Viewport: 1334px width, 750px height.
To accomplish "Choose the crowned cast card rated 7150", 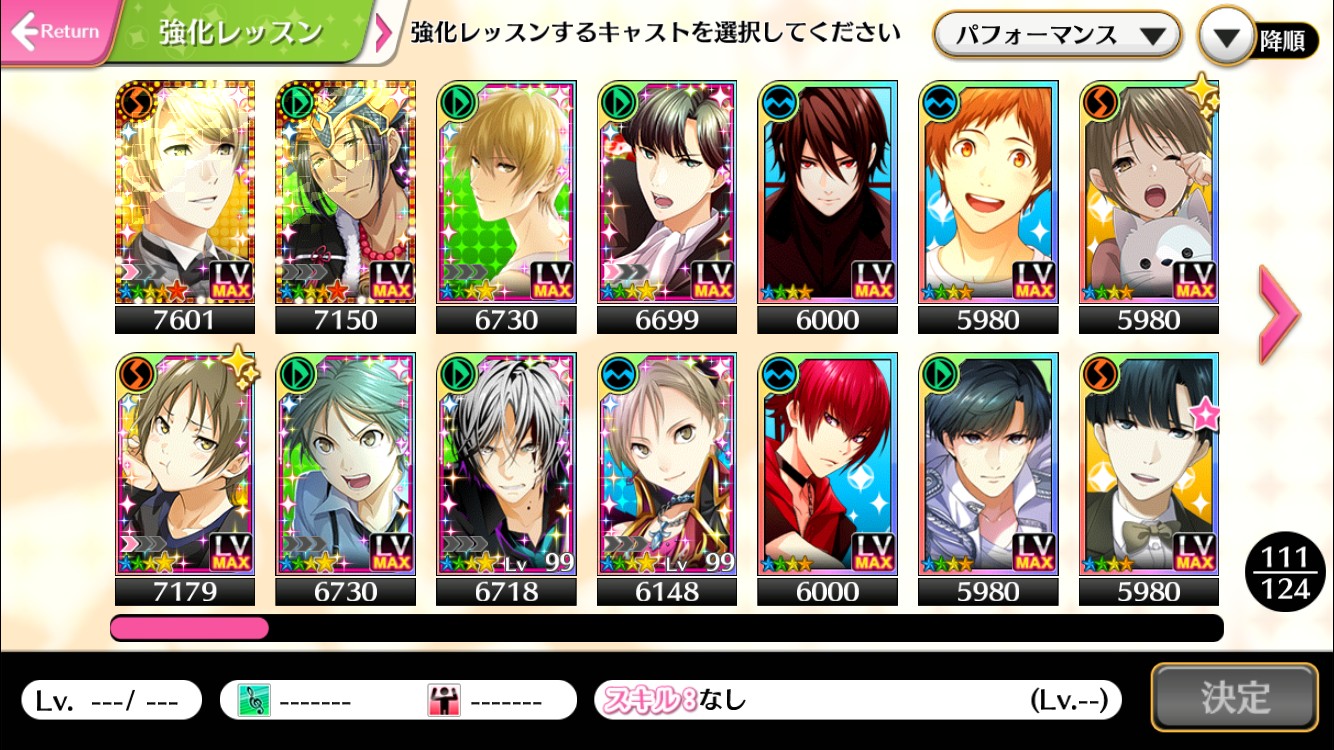I will click(345, 192).
